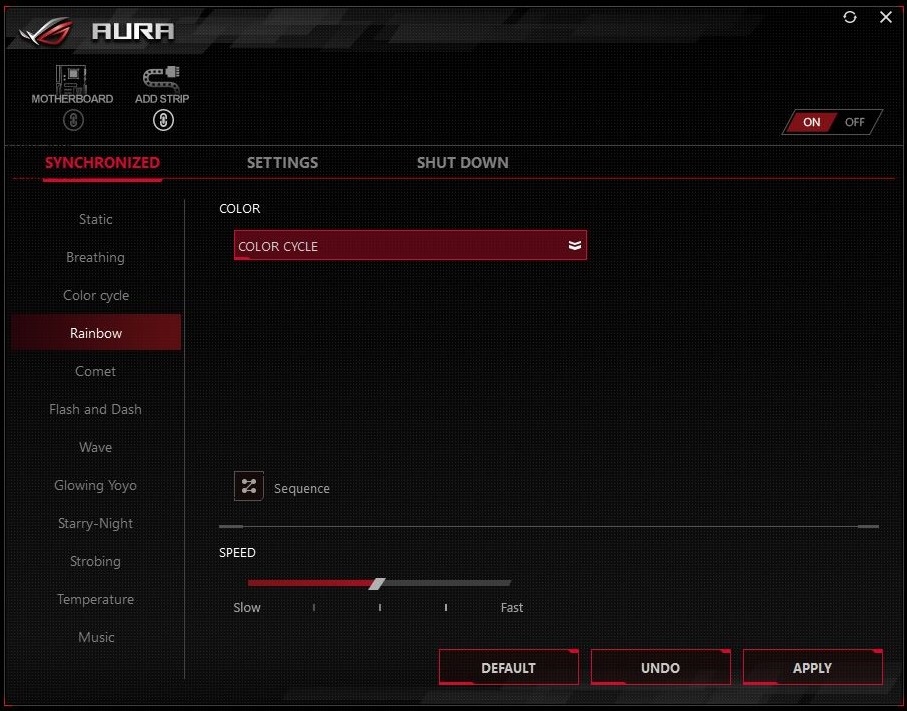Activate the Wave effect
This screenshot has height=711, width=907.
pyautogui.click(x=96, y=447)
